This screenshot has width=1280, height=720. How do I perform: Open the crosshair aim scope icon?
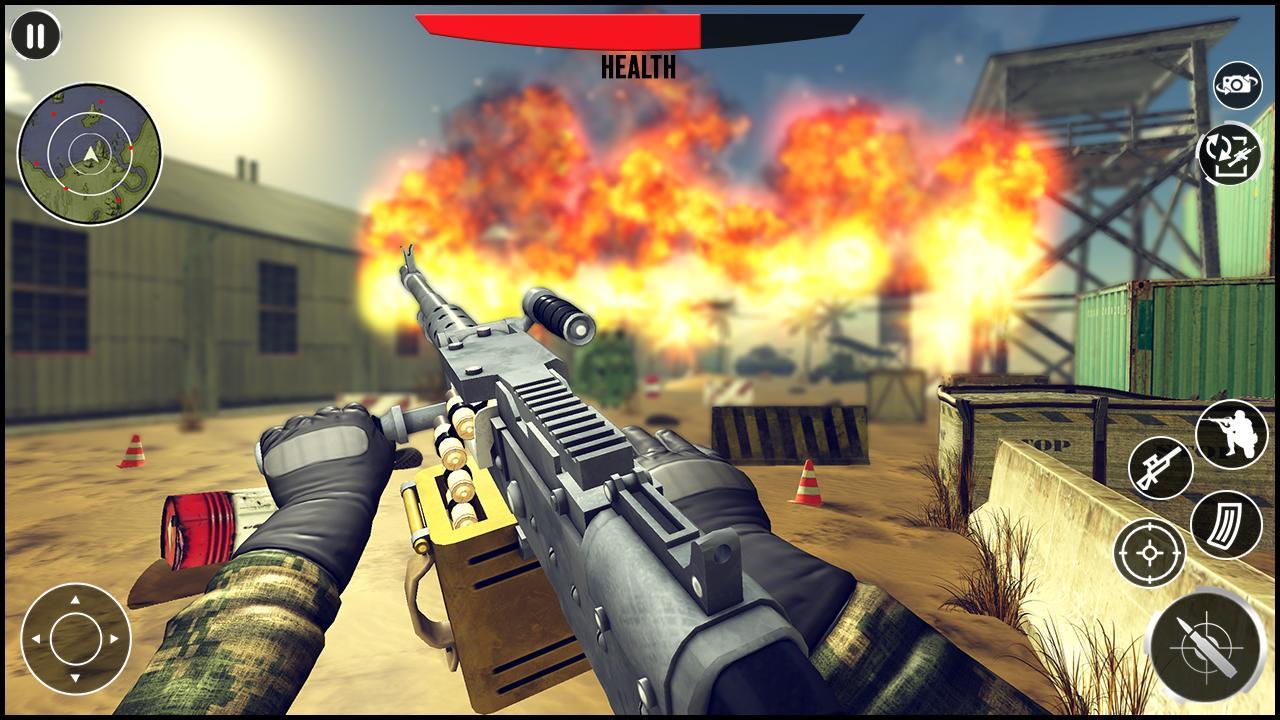[1148, 551]
